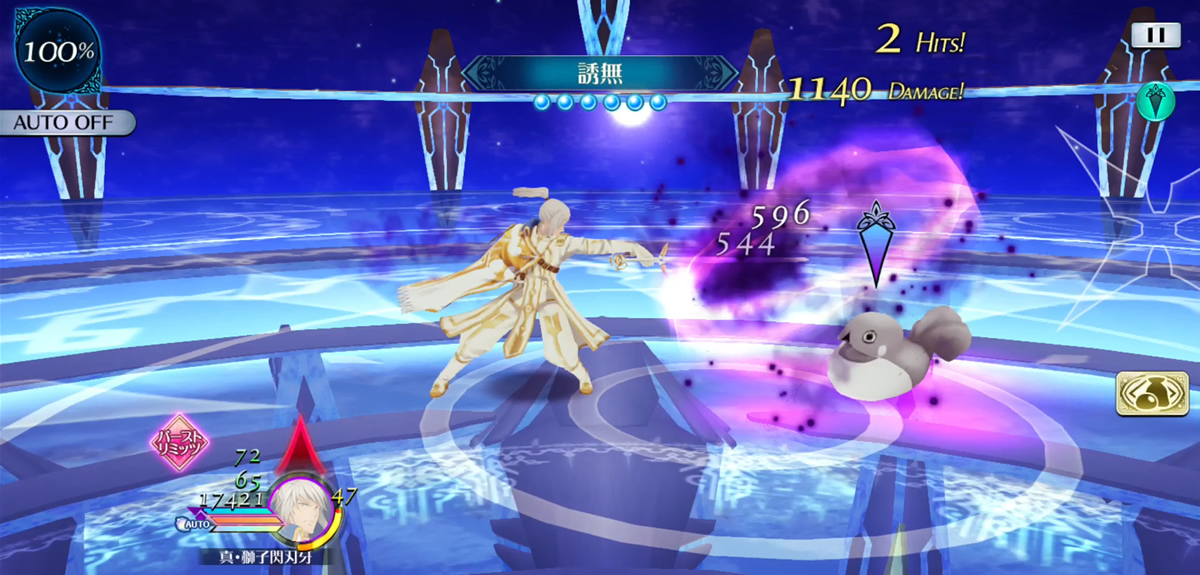Toggle the small AUTO tag beside the portrait
1200x575 pixels.
pyautogui.click(x=197, y=523)
